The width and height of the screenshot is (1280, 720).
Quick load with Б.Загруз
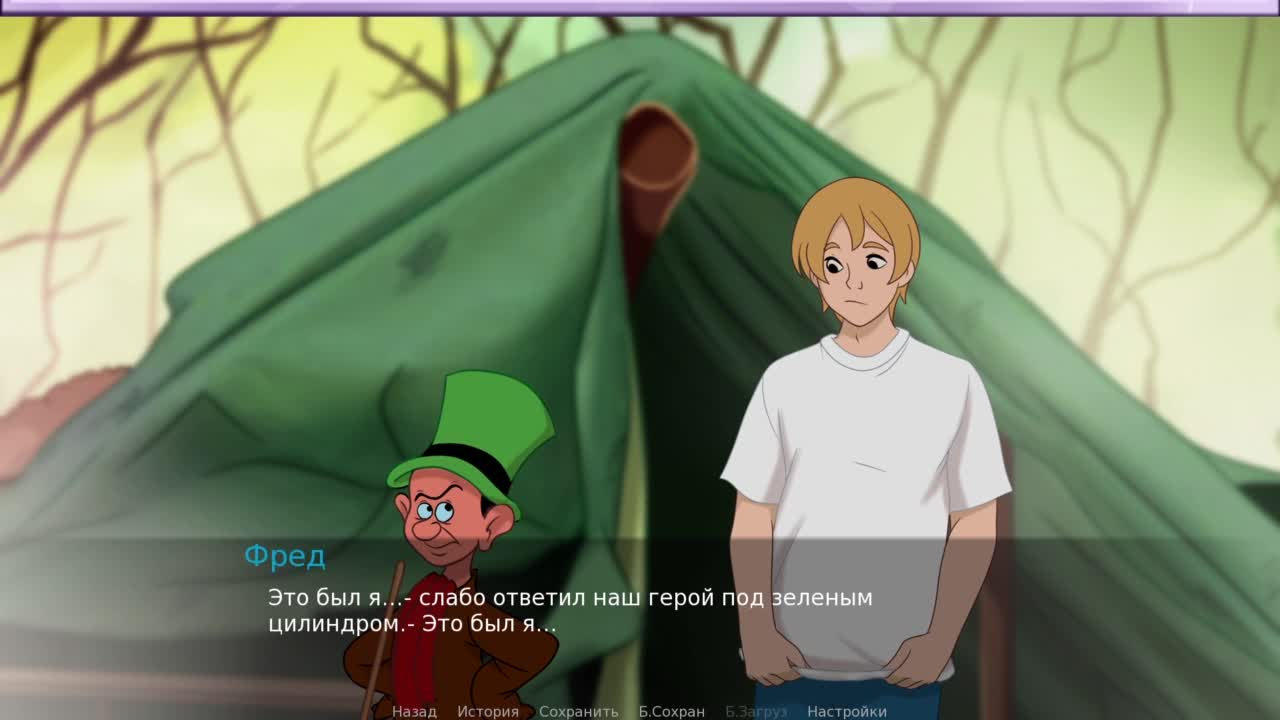coord(756,712)
